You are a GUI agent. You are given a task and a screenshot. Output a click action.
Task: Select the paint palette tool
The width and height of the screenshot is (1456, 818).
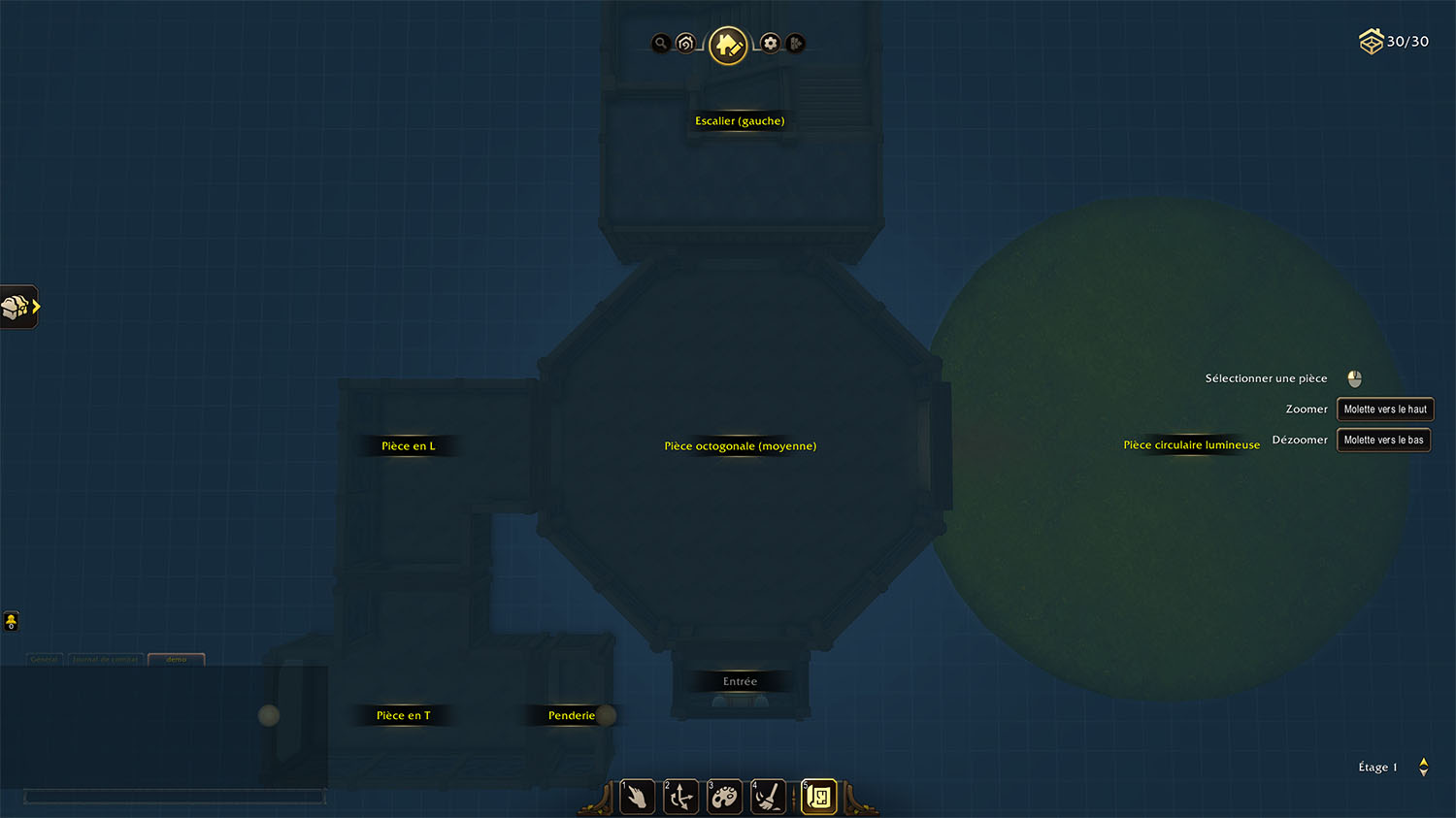tap(724, 798)
